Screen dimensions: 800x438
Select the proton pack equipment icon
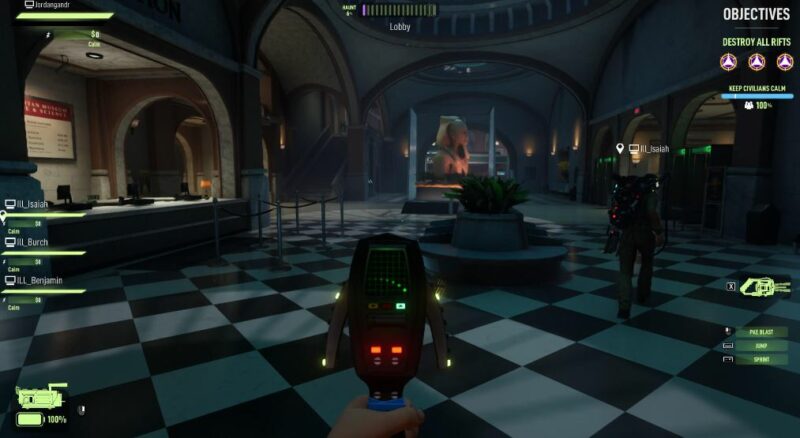[x=41, y=397]
